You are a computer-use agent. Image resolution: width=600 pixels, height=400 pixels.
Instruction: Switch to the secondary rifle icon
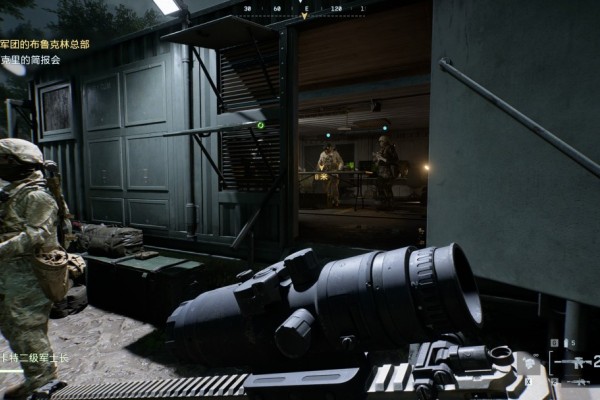coord(580,381)
